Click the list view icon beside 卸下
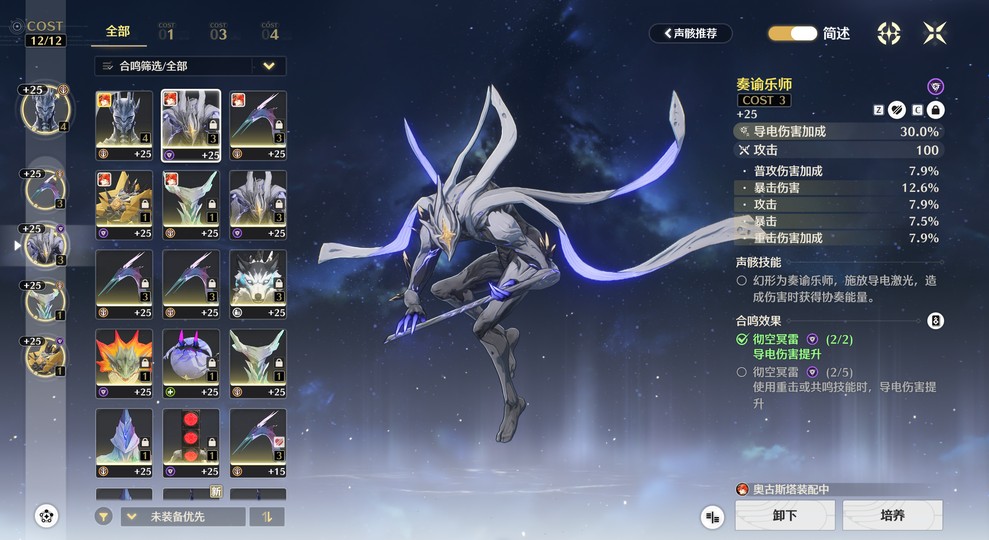989x540 pixels. 712,516
